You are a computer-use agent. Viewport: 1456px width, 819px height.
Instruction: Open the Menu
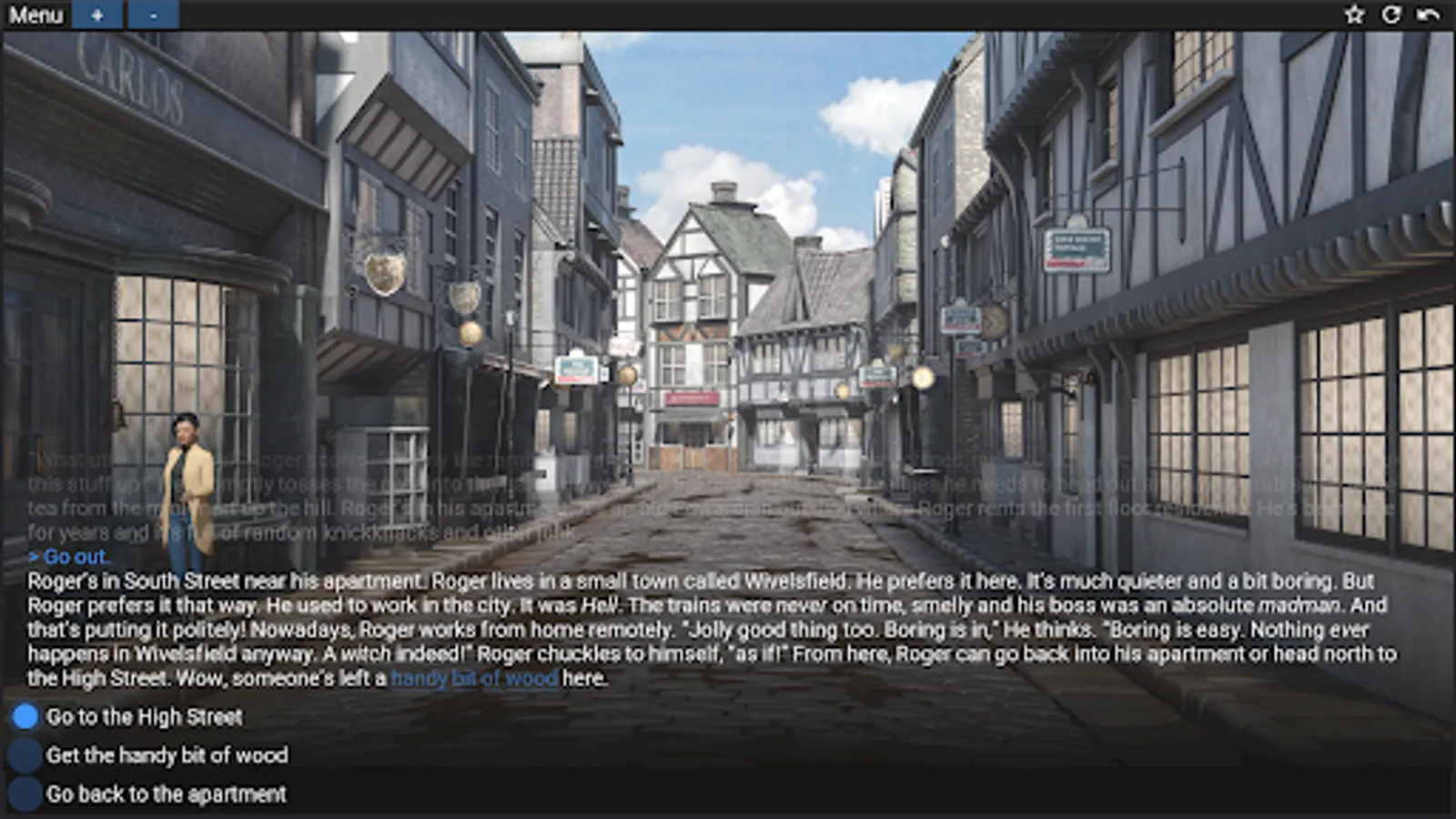37,15
